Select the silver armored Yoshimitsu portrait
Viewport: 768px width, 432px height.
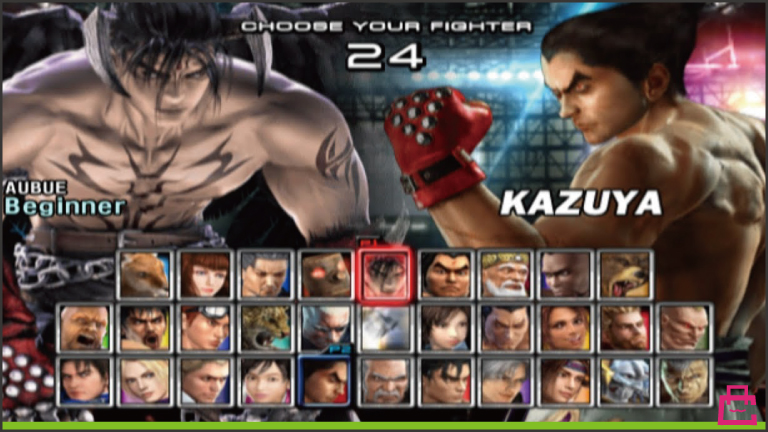click(626, 380)
